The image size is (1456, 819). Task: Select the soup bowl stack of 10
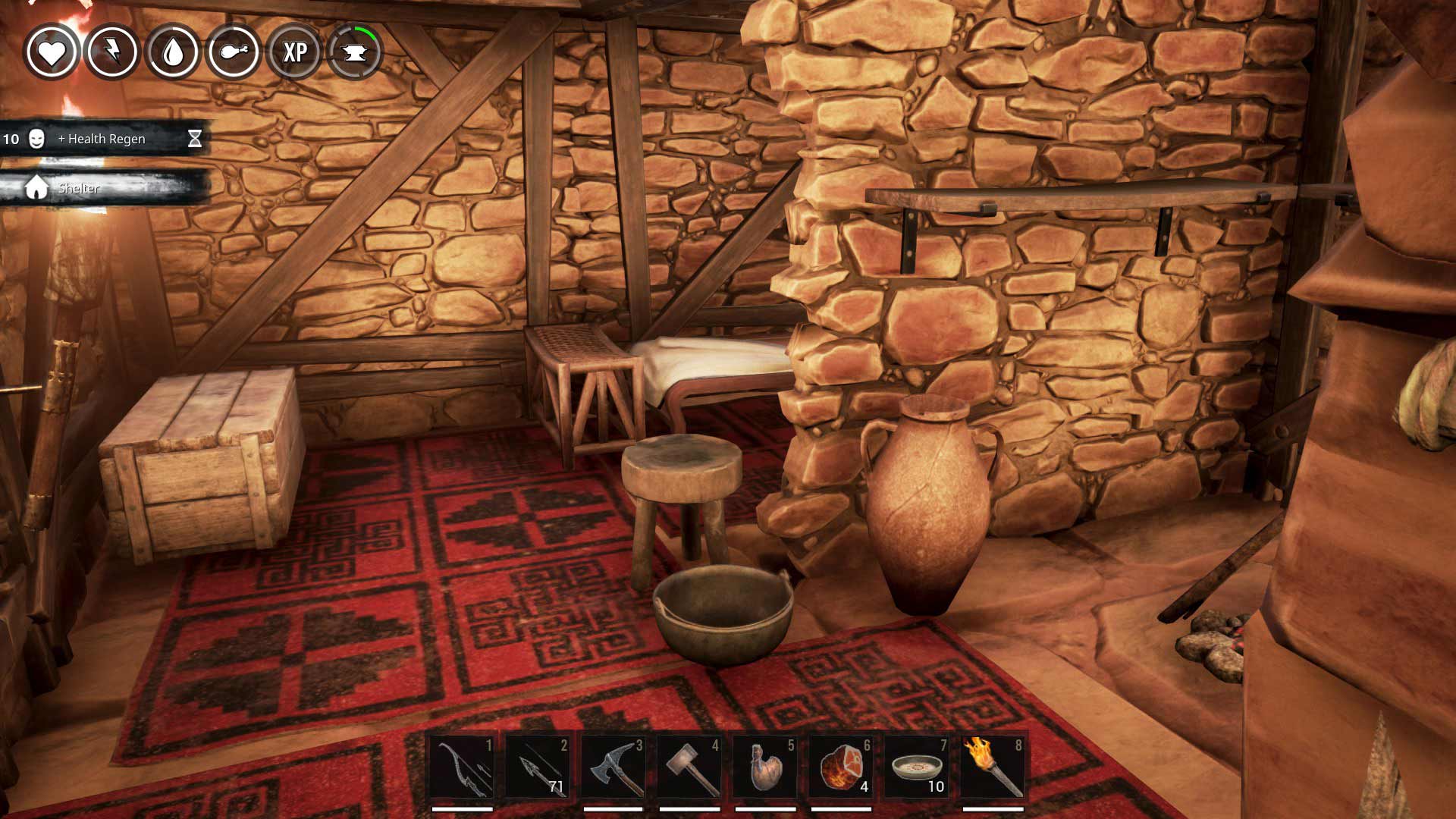pos(917,767)
